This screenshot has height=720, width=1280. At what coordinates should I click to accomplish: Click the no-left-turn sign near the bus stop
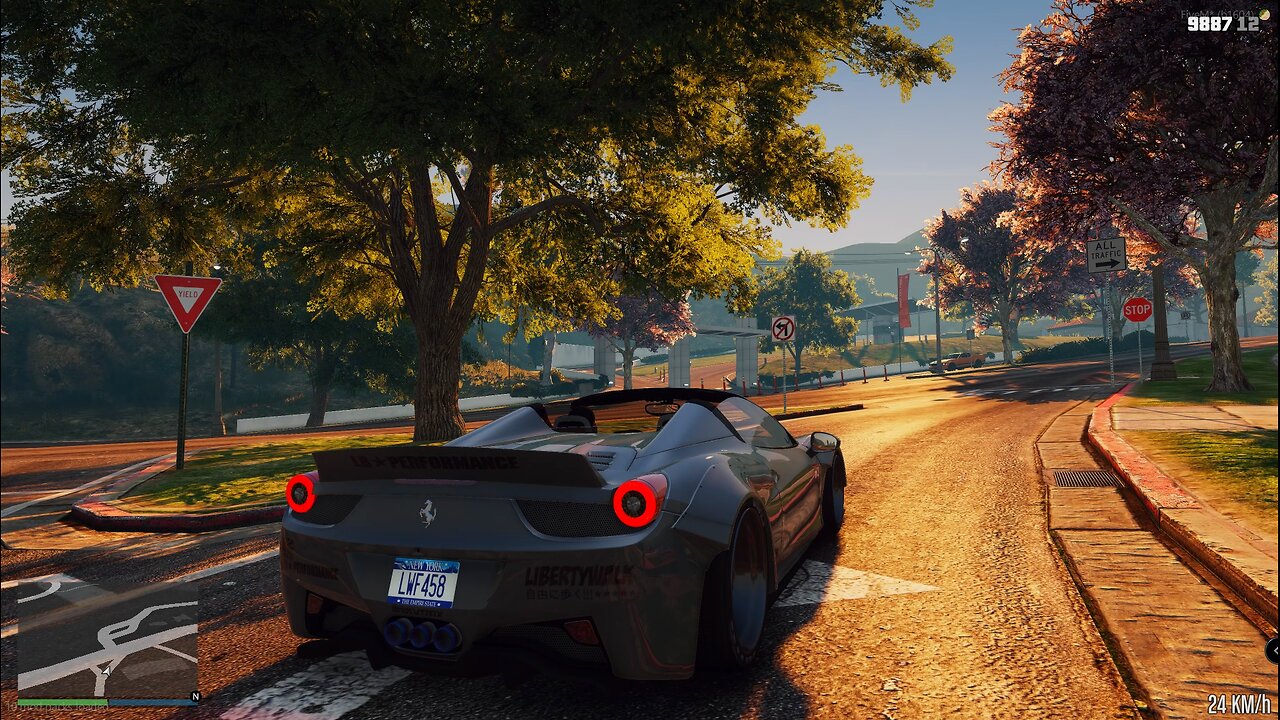coord(782,330)
